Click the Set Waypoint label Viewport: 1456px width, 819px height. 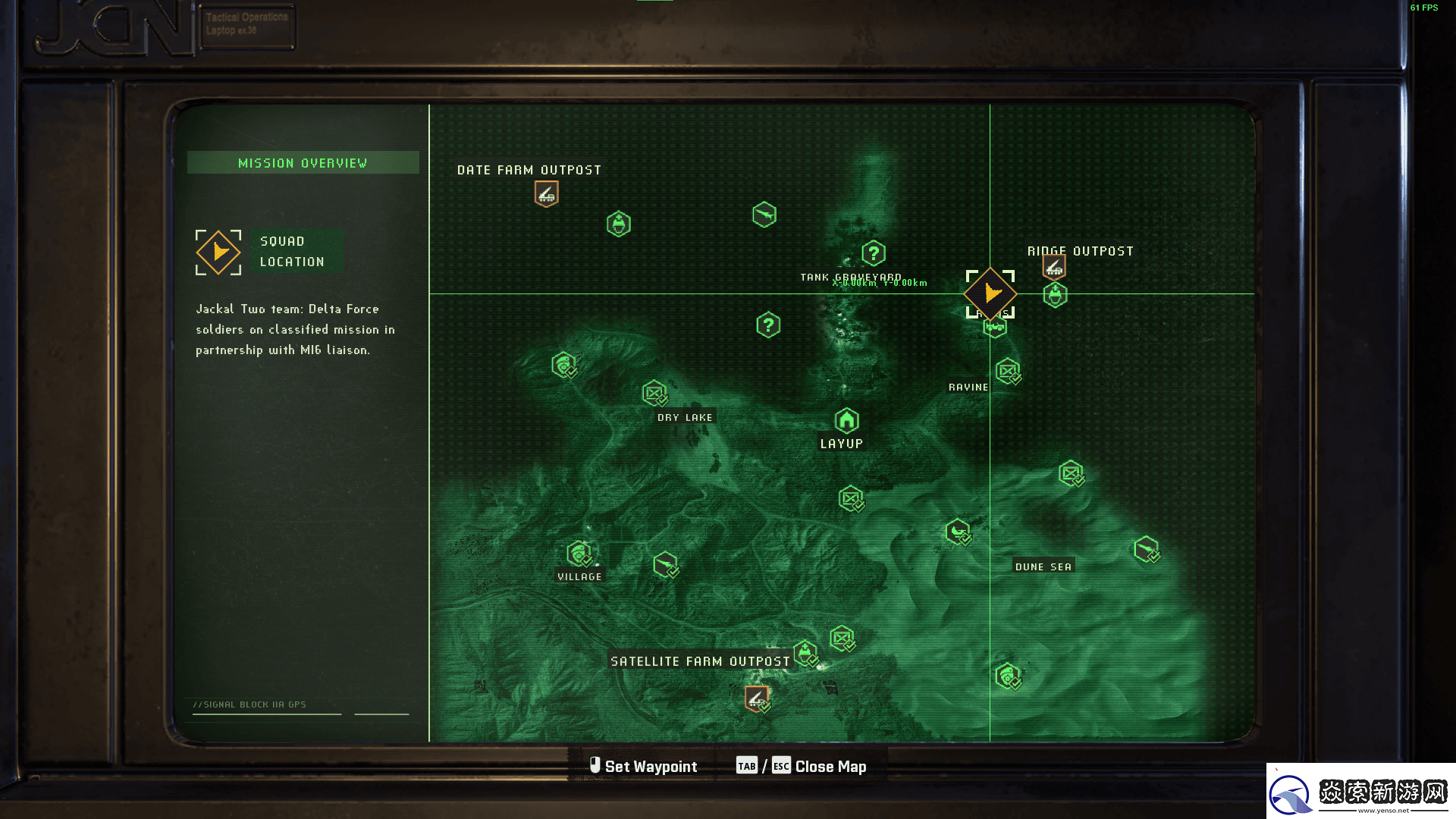(650, 767)
